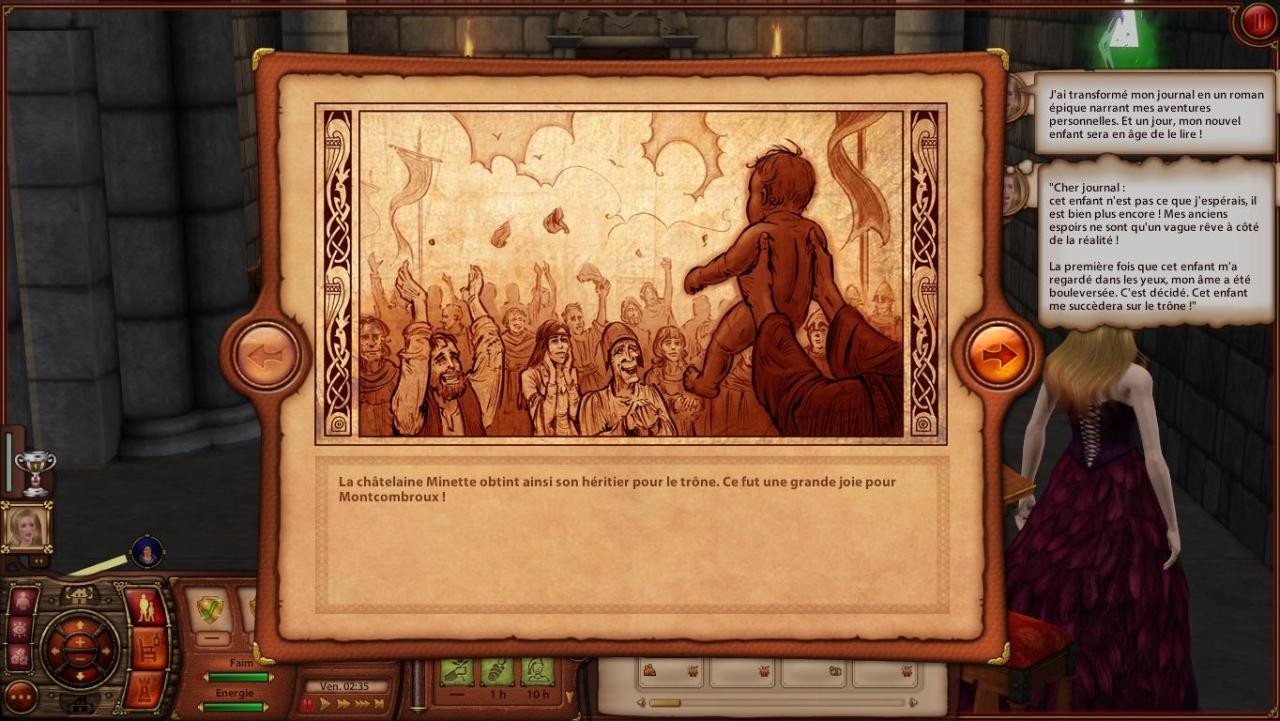The image size is (1280, 721).
Task: Open the pause menu with the red button
Action: click(1258, 22)
